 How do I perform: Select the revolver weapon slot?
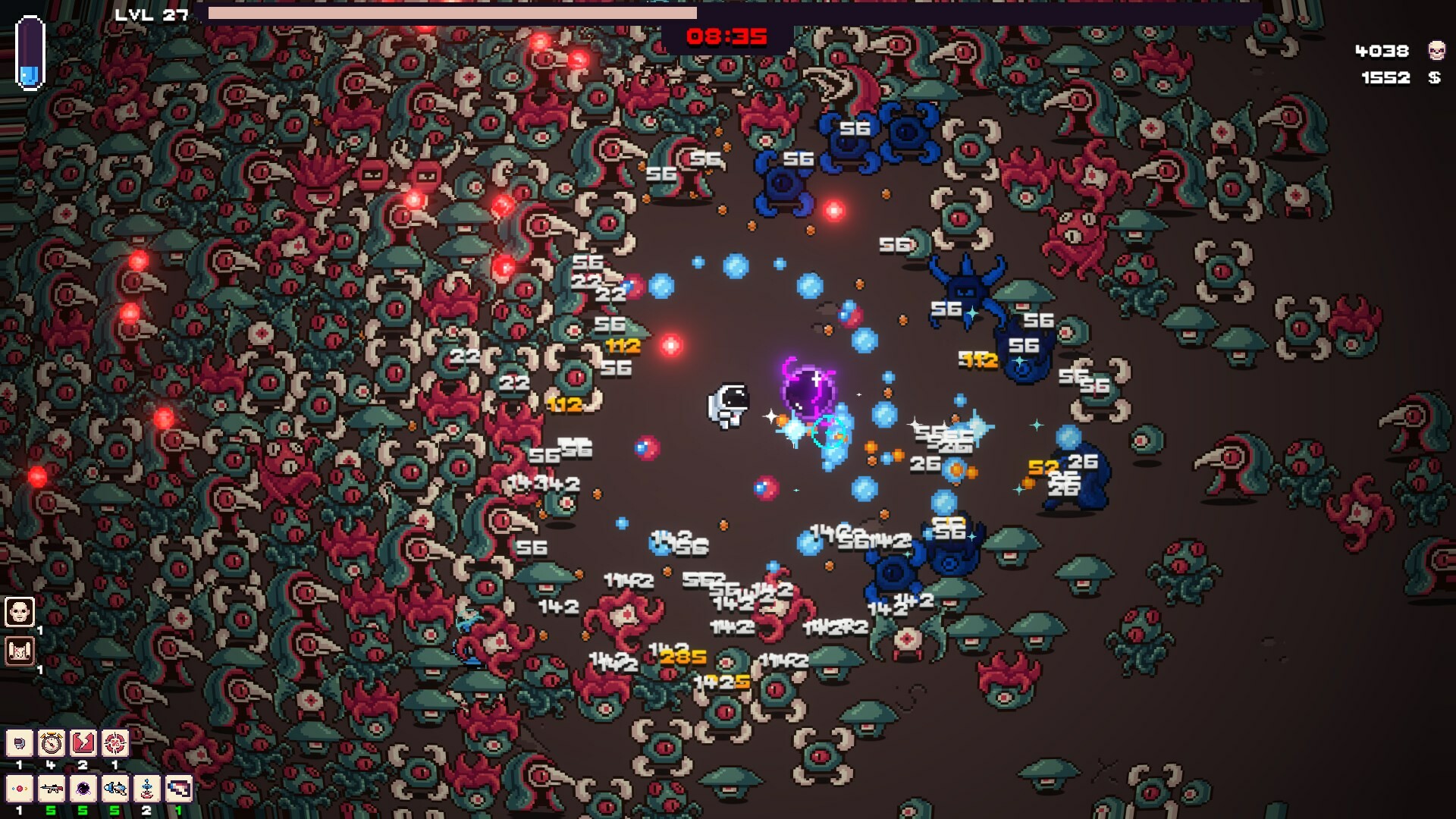coord(179,790)
